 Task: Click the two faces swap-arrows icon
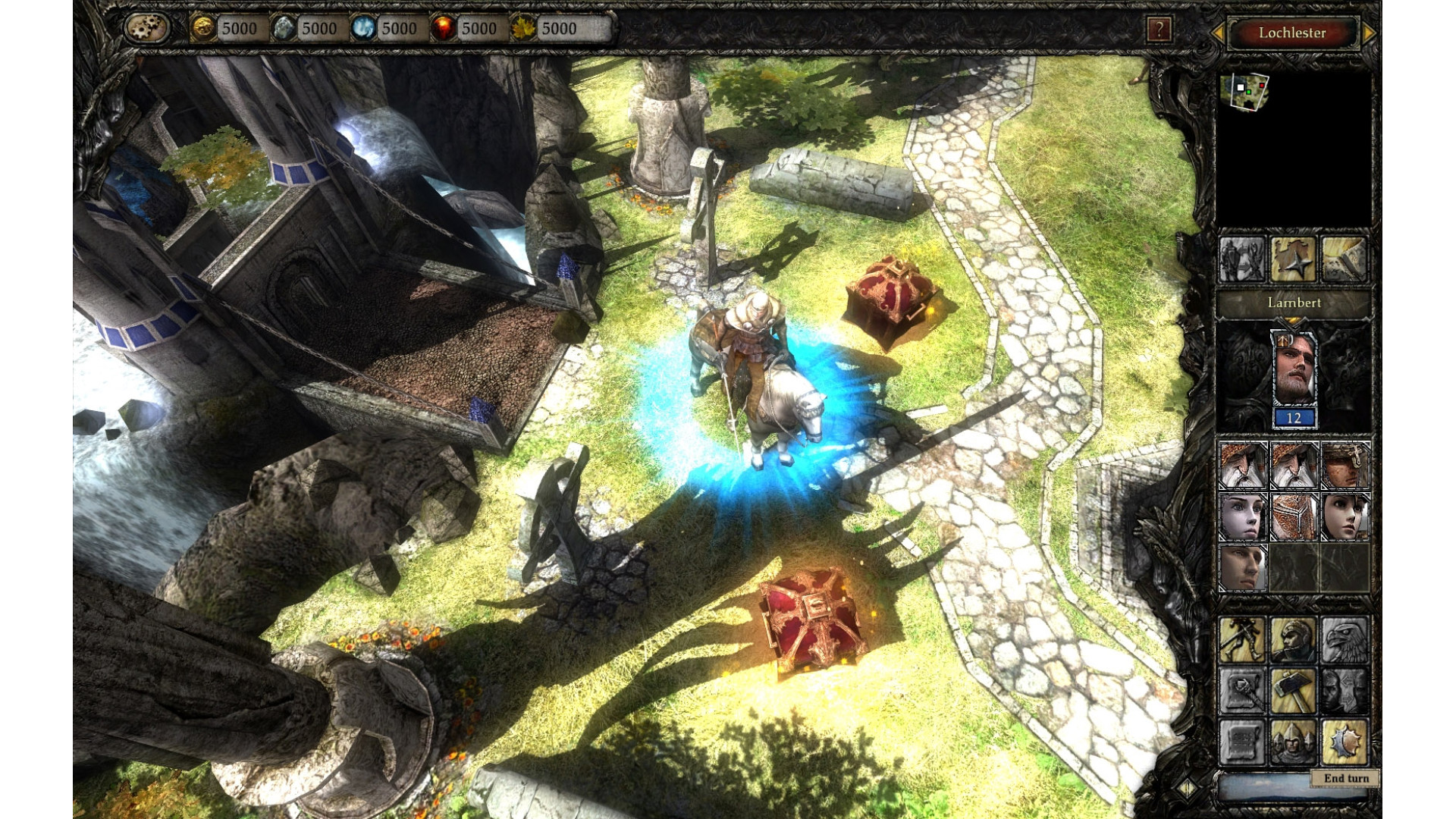point(1344,690)
